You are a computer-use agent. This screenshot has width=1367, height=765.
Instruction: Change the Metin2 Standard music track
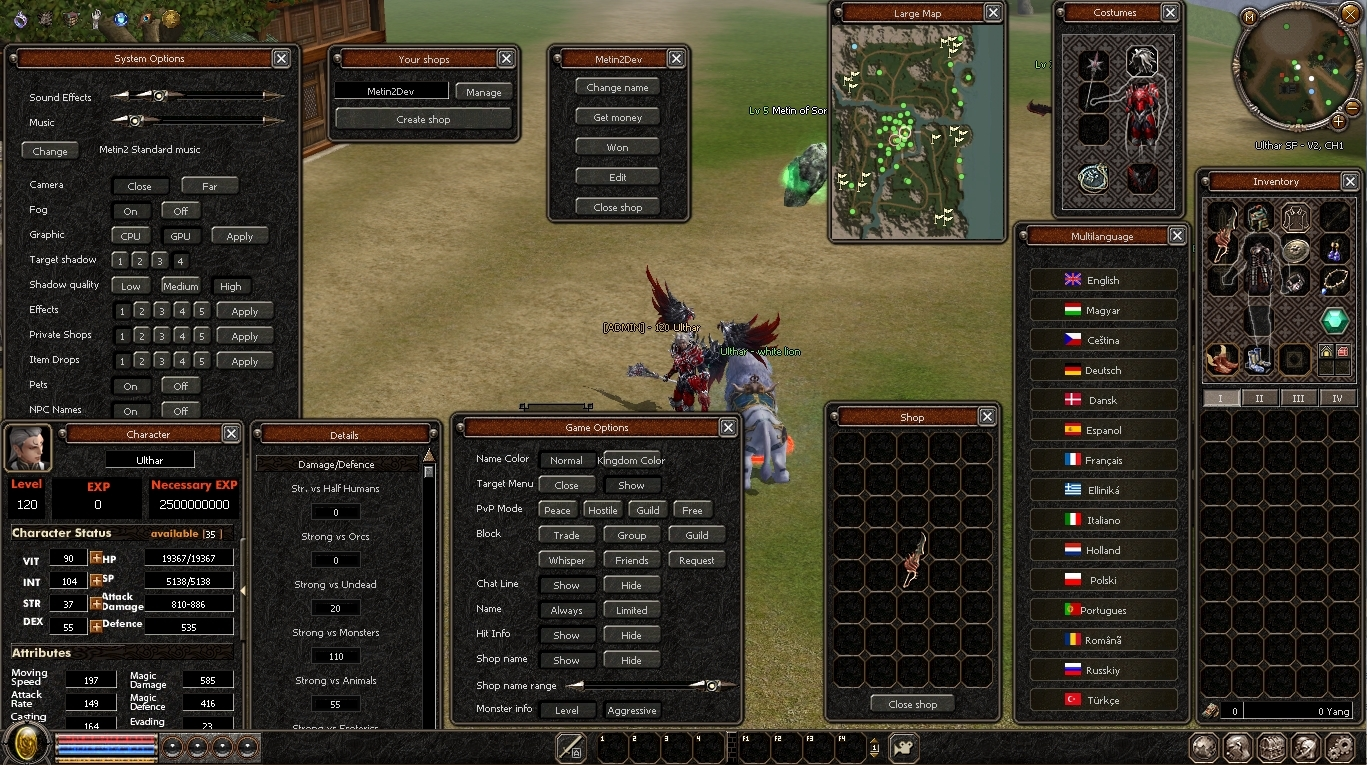(50, 152)
